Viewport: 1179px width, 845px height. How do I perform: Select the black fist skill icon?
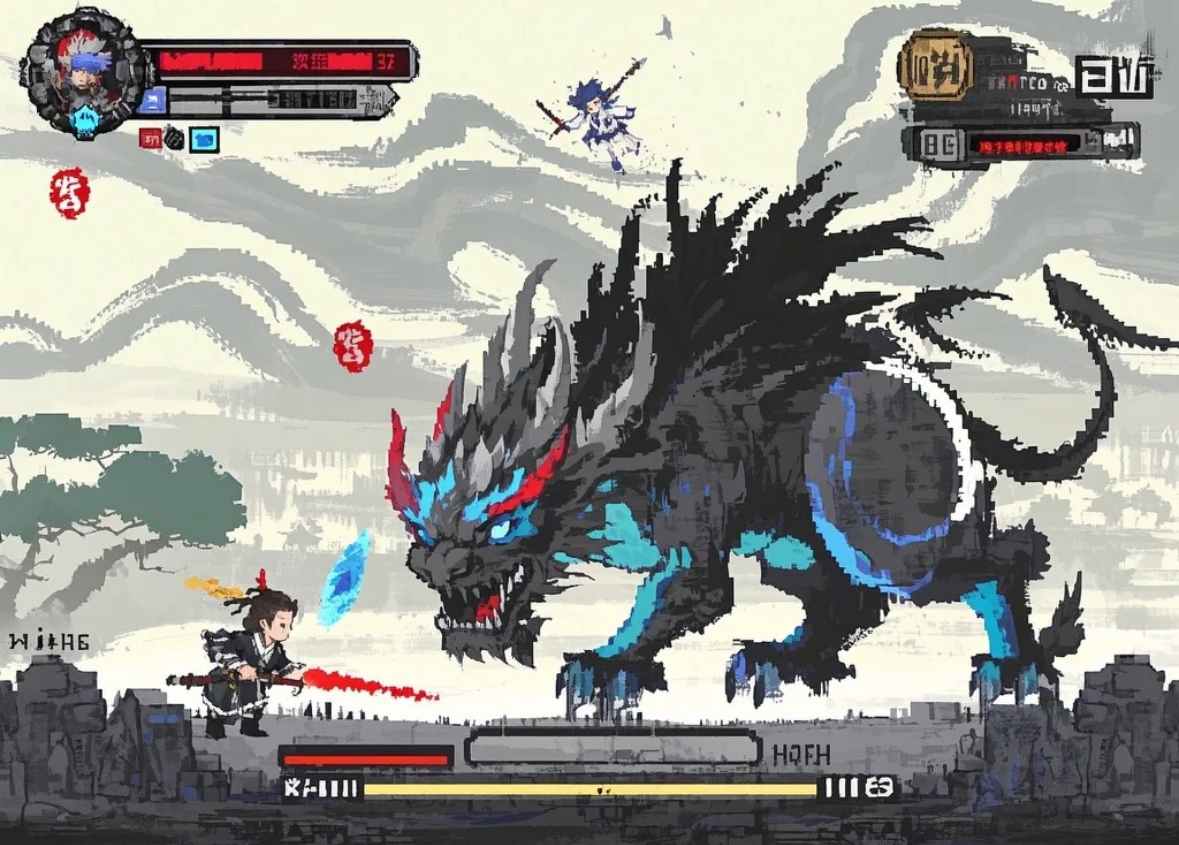tap(175, 138)
